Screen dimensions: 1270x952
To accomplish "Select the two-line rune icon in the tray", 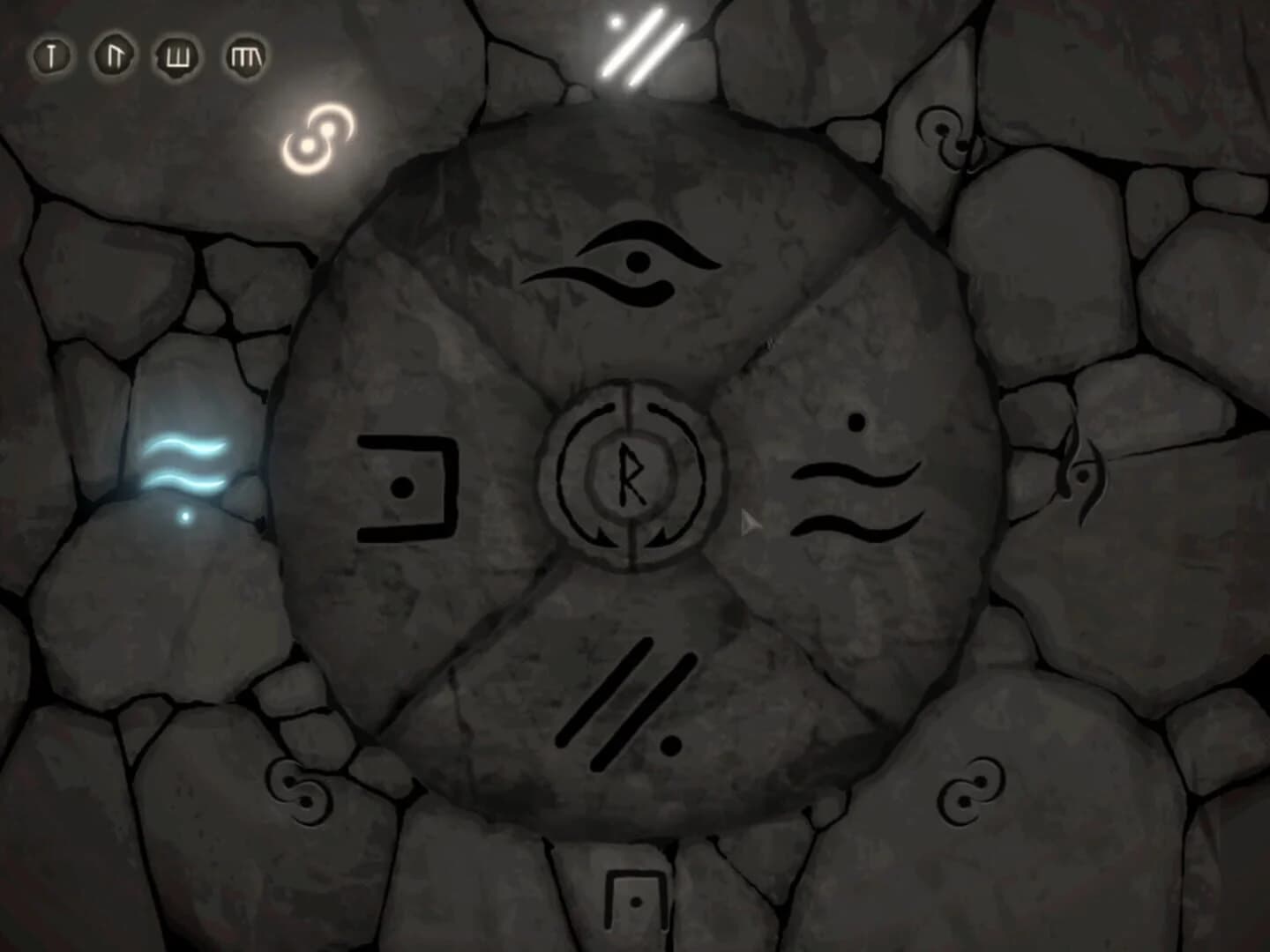I will click(115, 57).
